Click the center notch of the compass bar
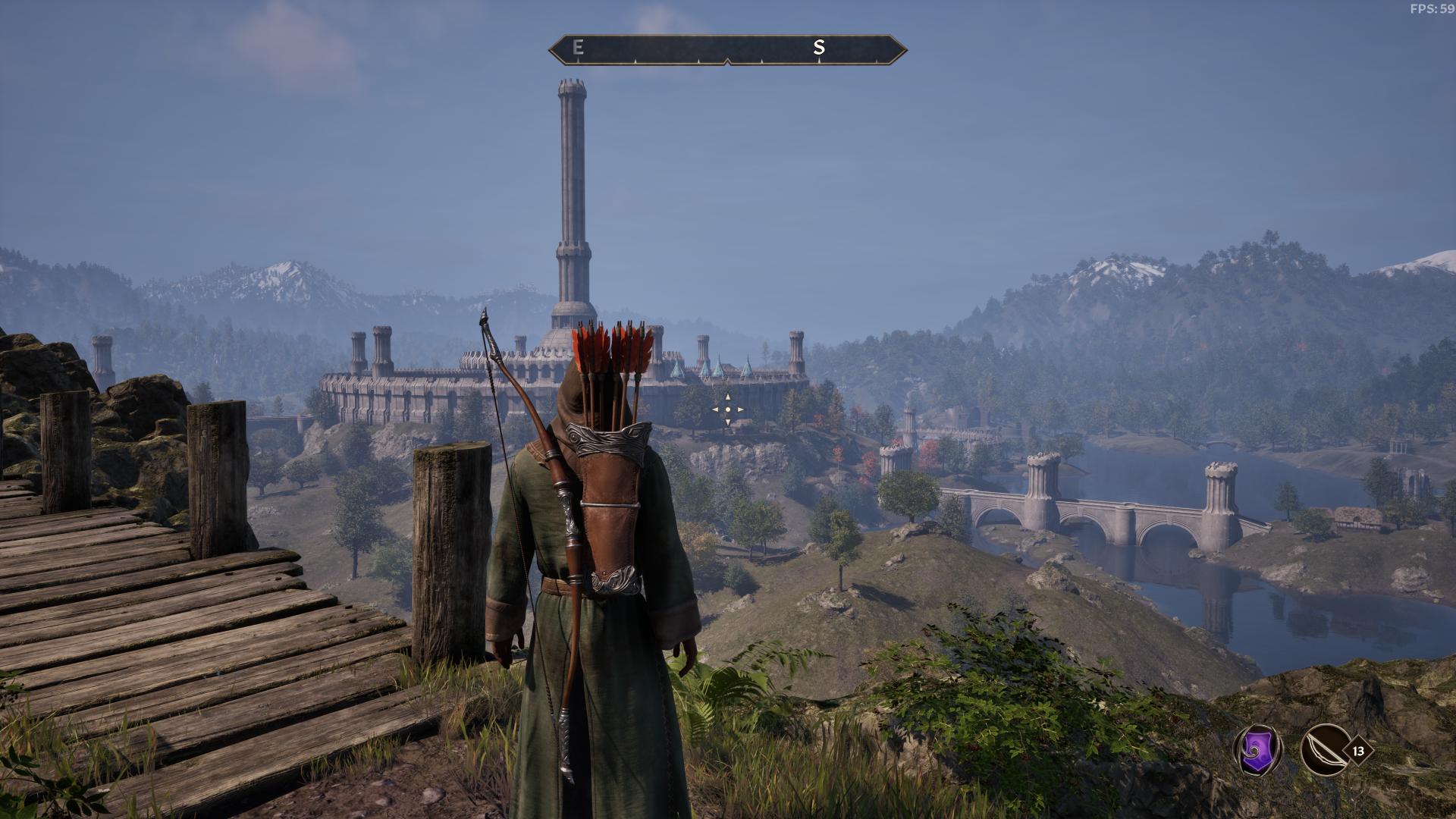1456x819 pixels. pyautogui.click(x=728, y=61)
